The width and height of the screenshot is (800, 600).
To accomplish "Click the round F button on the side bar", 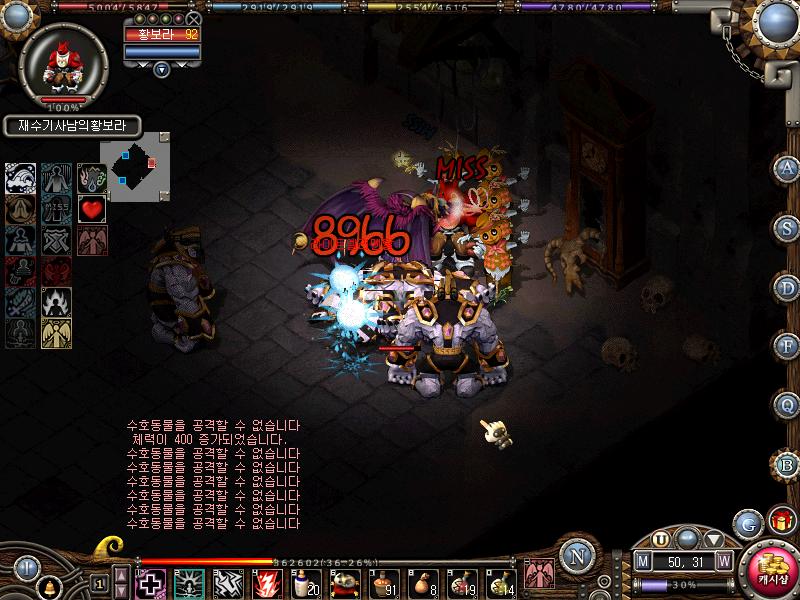I will [x=787, y=345].
